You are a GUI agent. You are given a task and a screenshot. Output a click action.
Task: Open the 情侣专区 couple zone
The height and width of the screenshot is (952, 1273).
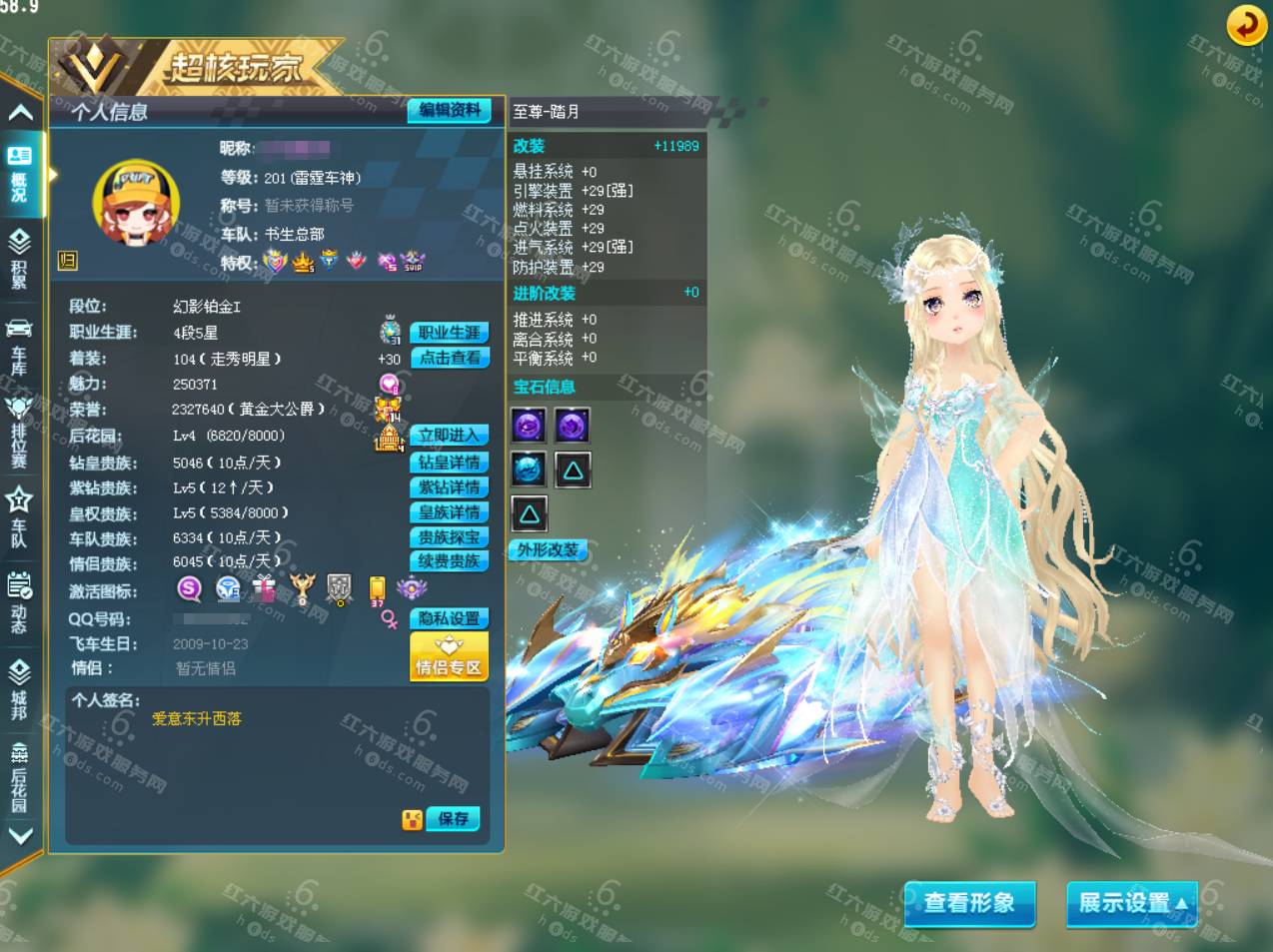(449, 657)
